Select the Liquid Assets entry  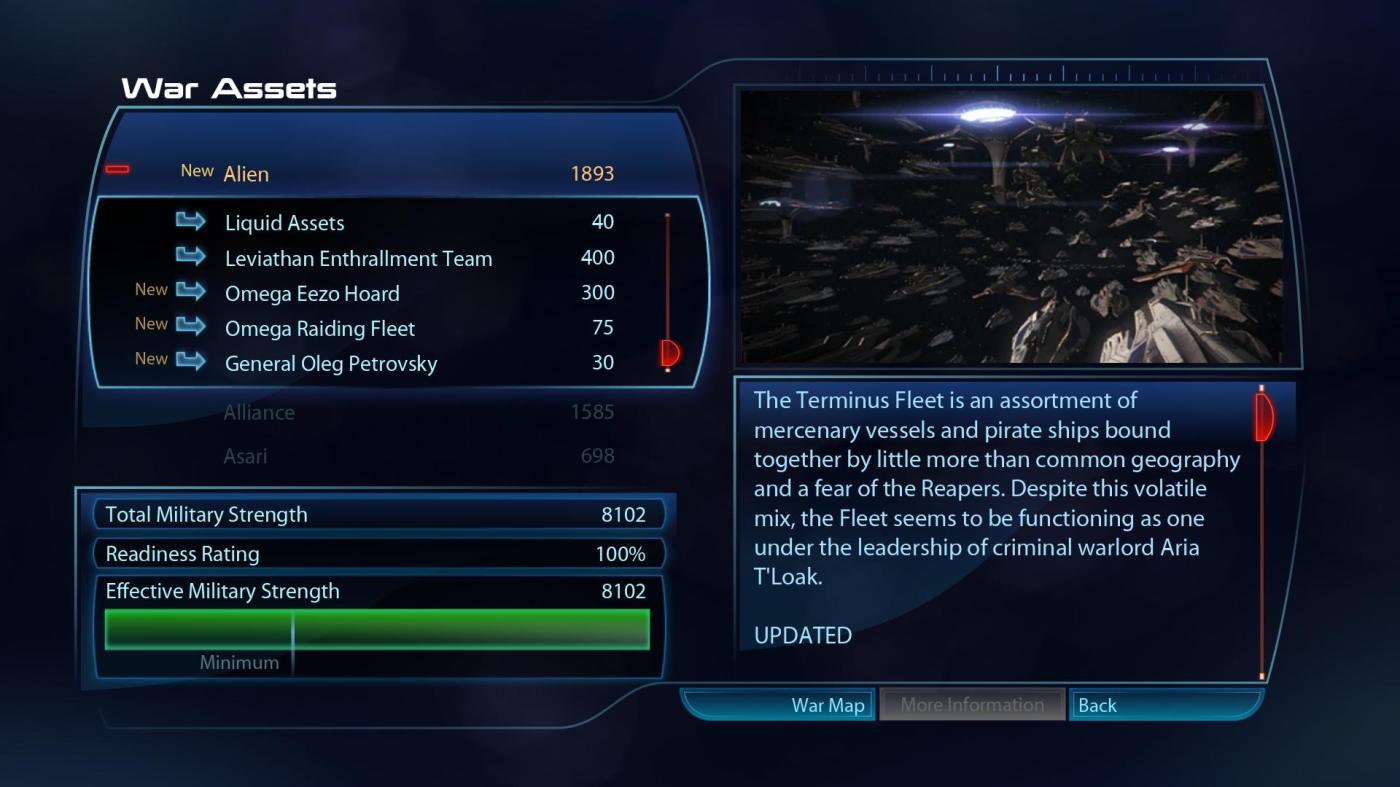point(284,223)
